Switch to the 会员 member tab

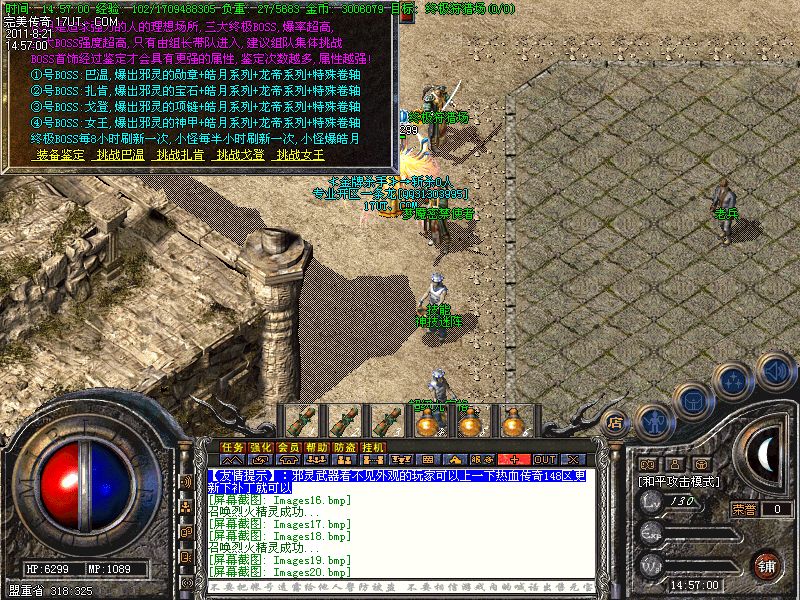point(289,447)
